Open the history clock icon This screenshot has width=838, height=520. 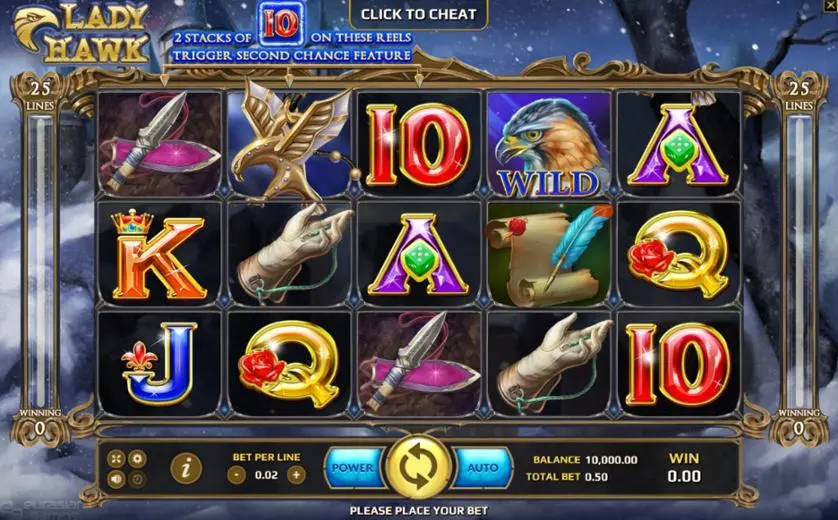(138, 478)
